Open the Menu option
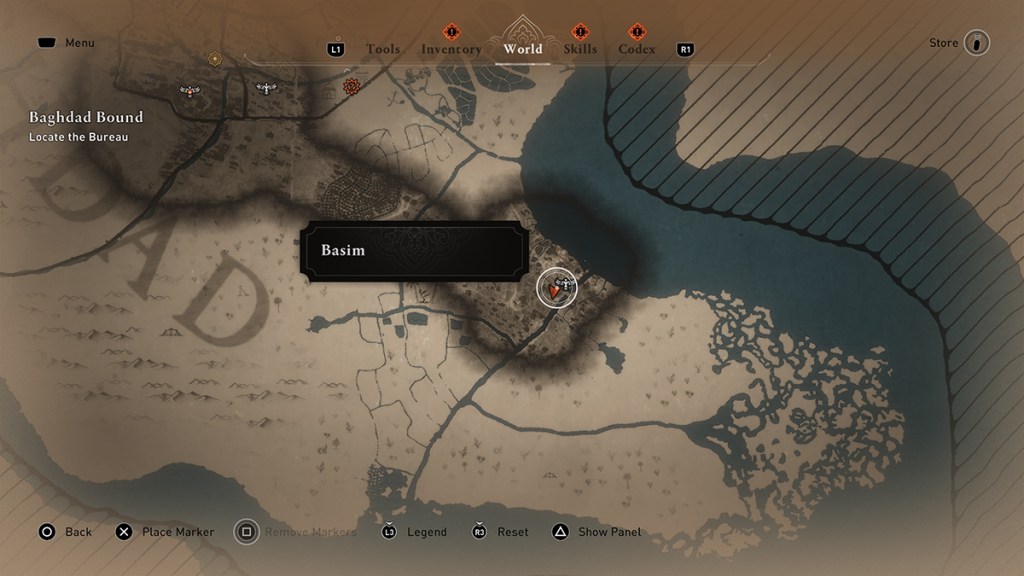Screen dimensions: 1024x576 [x=79, y=43]
